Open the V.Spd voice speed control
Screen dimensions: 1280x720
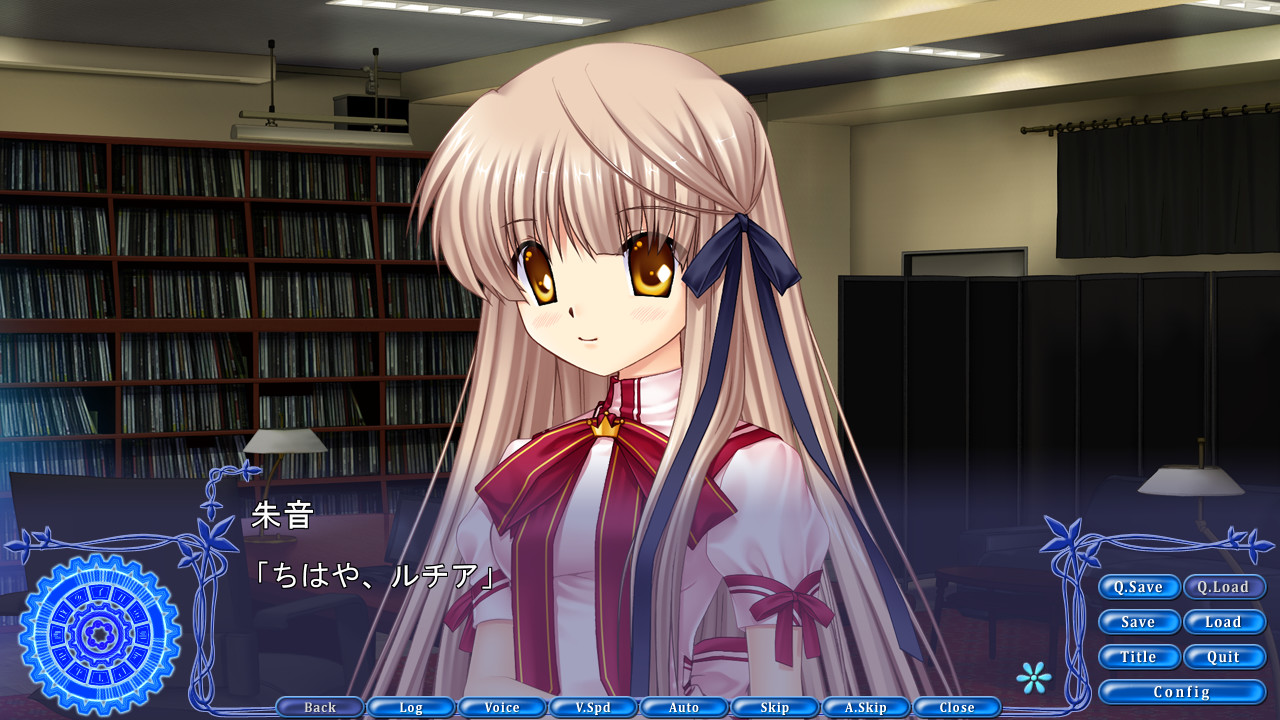point(592,707)
